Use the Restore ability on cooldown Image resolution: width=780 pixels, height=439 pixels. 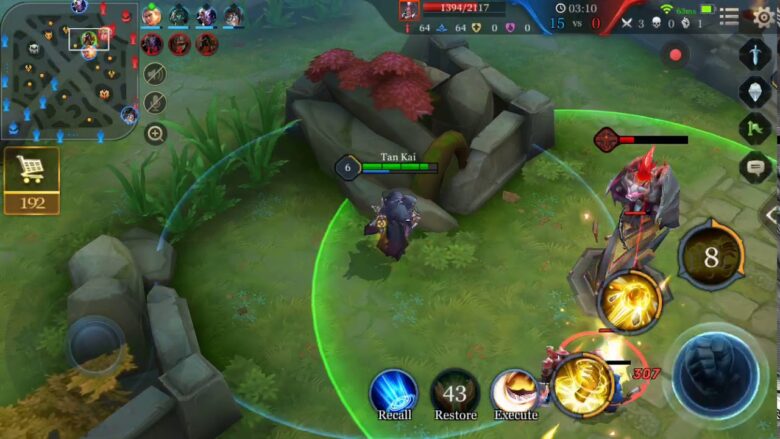455,392
